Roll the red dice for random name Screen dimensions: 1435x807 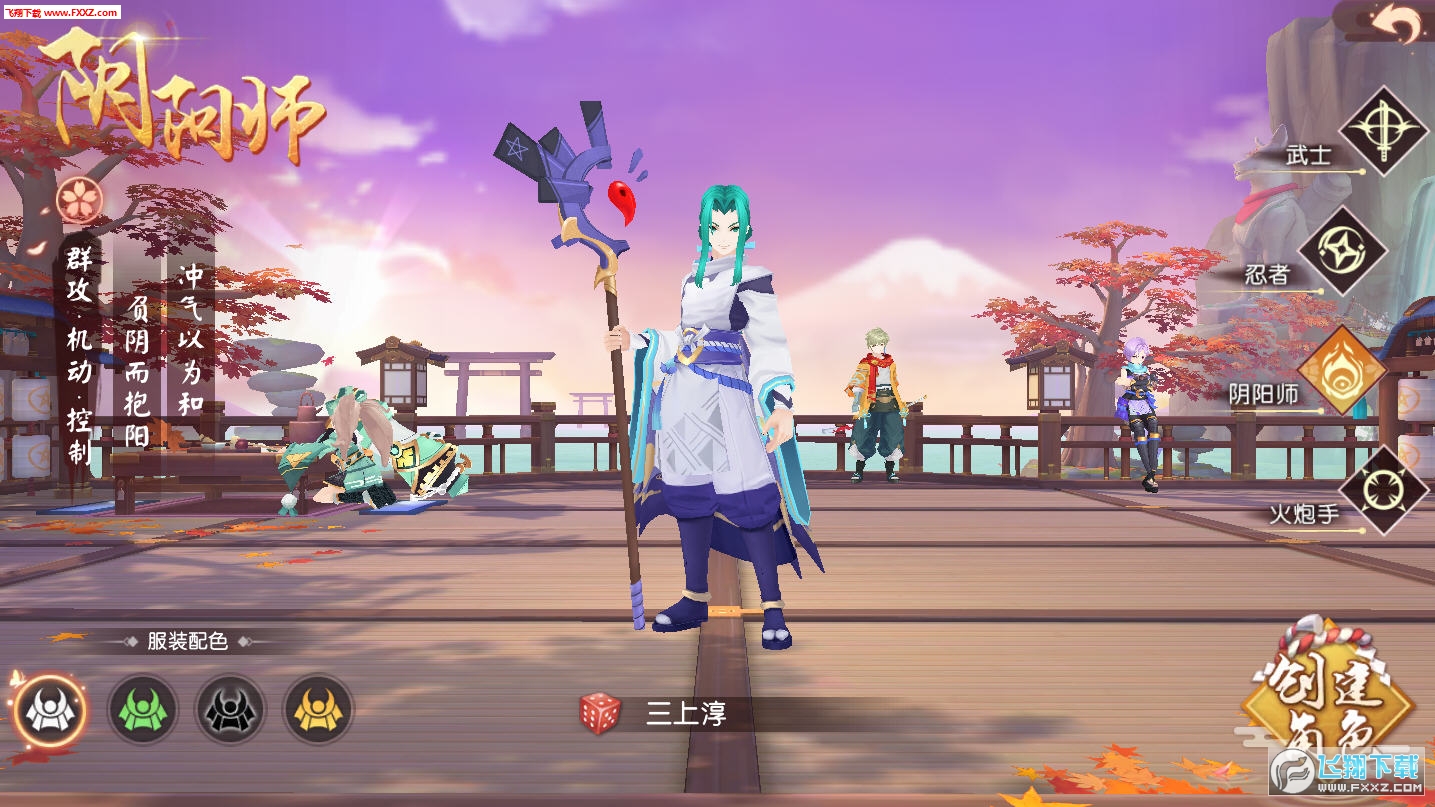pos(600,713)
